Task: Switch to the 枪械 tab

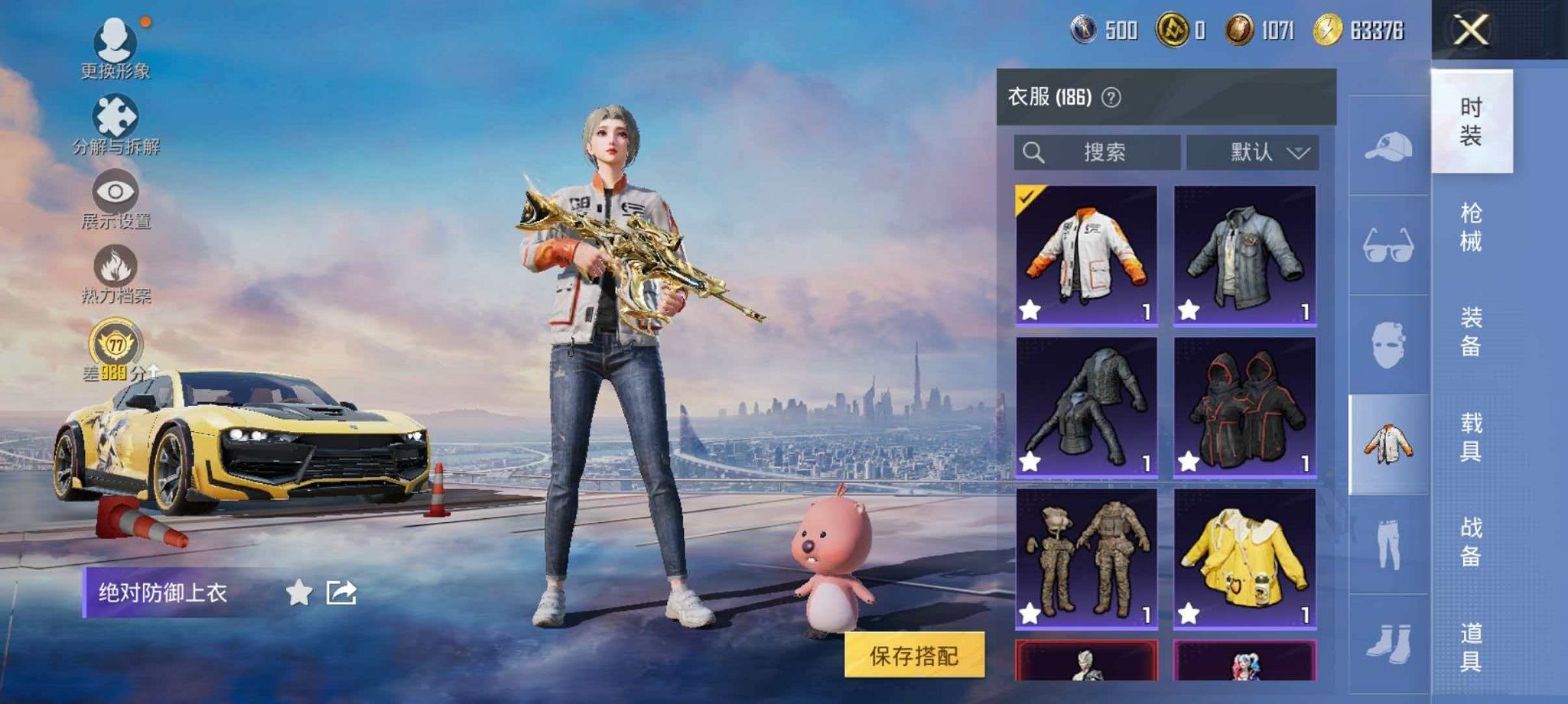Action: point(1475,227)
